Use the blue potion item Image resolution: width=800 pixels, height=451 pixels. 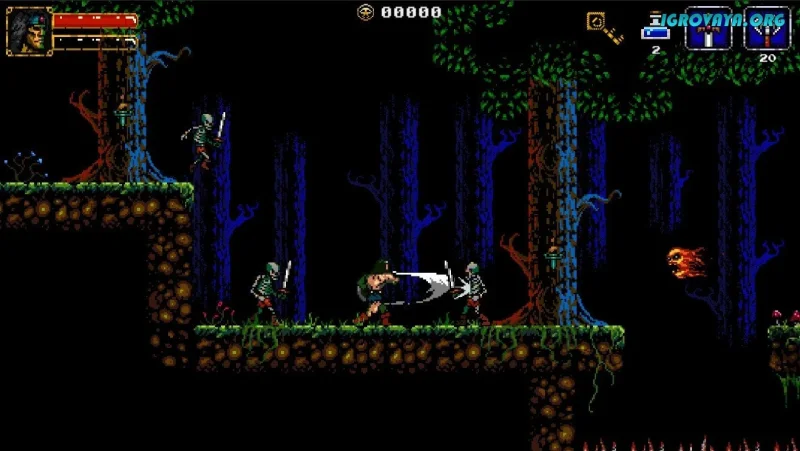tap(656, 28)
